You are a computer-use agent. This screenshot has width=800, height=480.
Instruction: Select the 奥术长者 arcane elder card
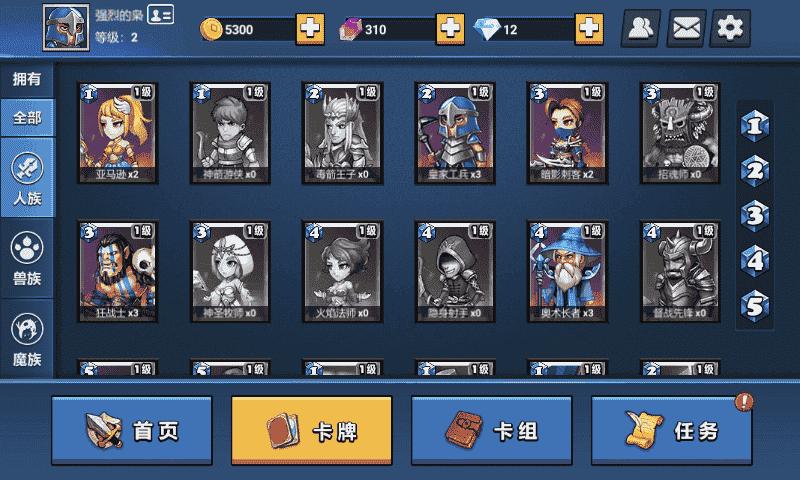(x=568, y=271)
